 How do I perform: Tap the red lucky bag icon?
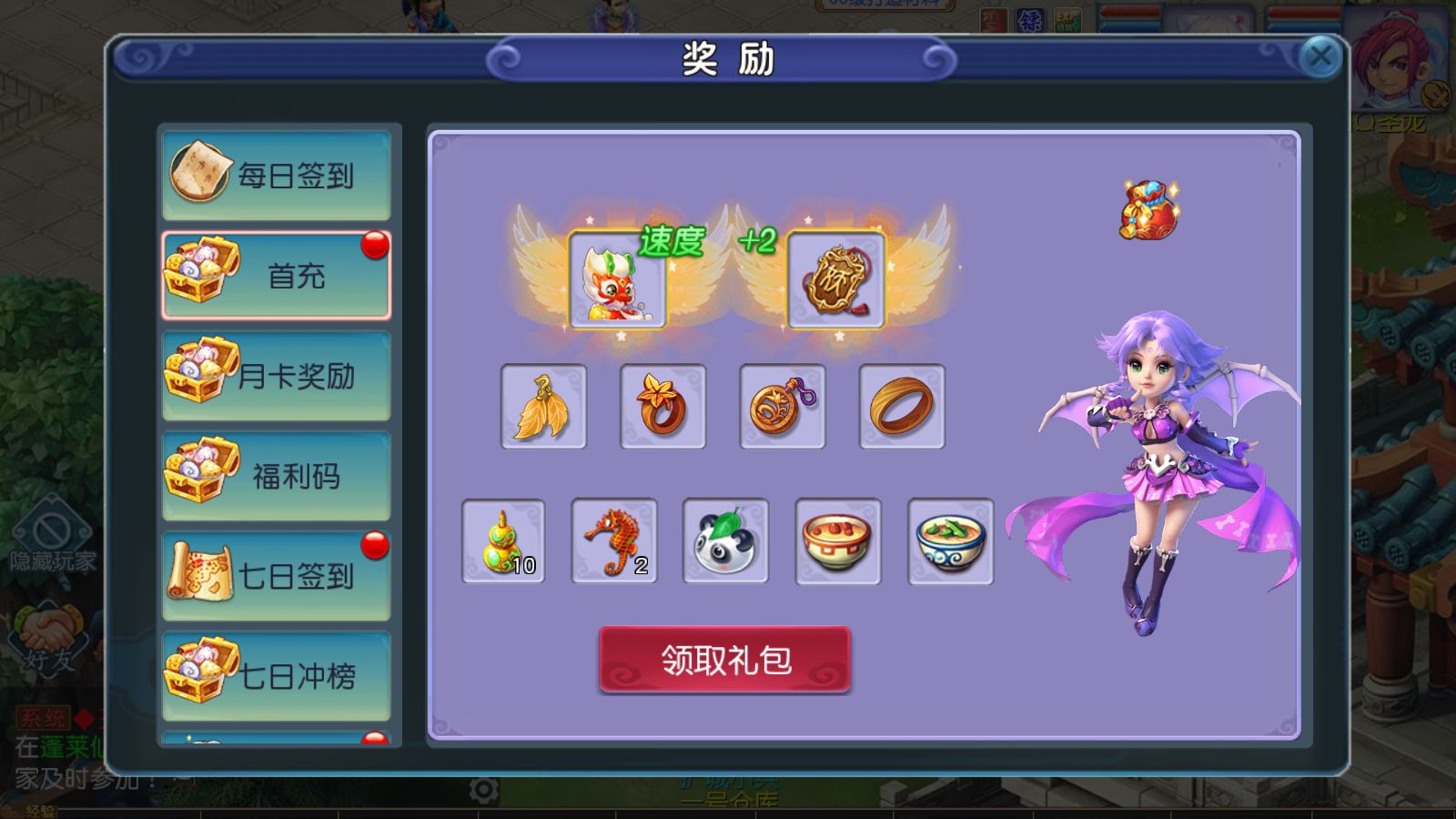[x=1148, y=209]
